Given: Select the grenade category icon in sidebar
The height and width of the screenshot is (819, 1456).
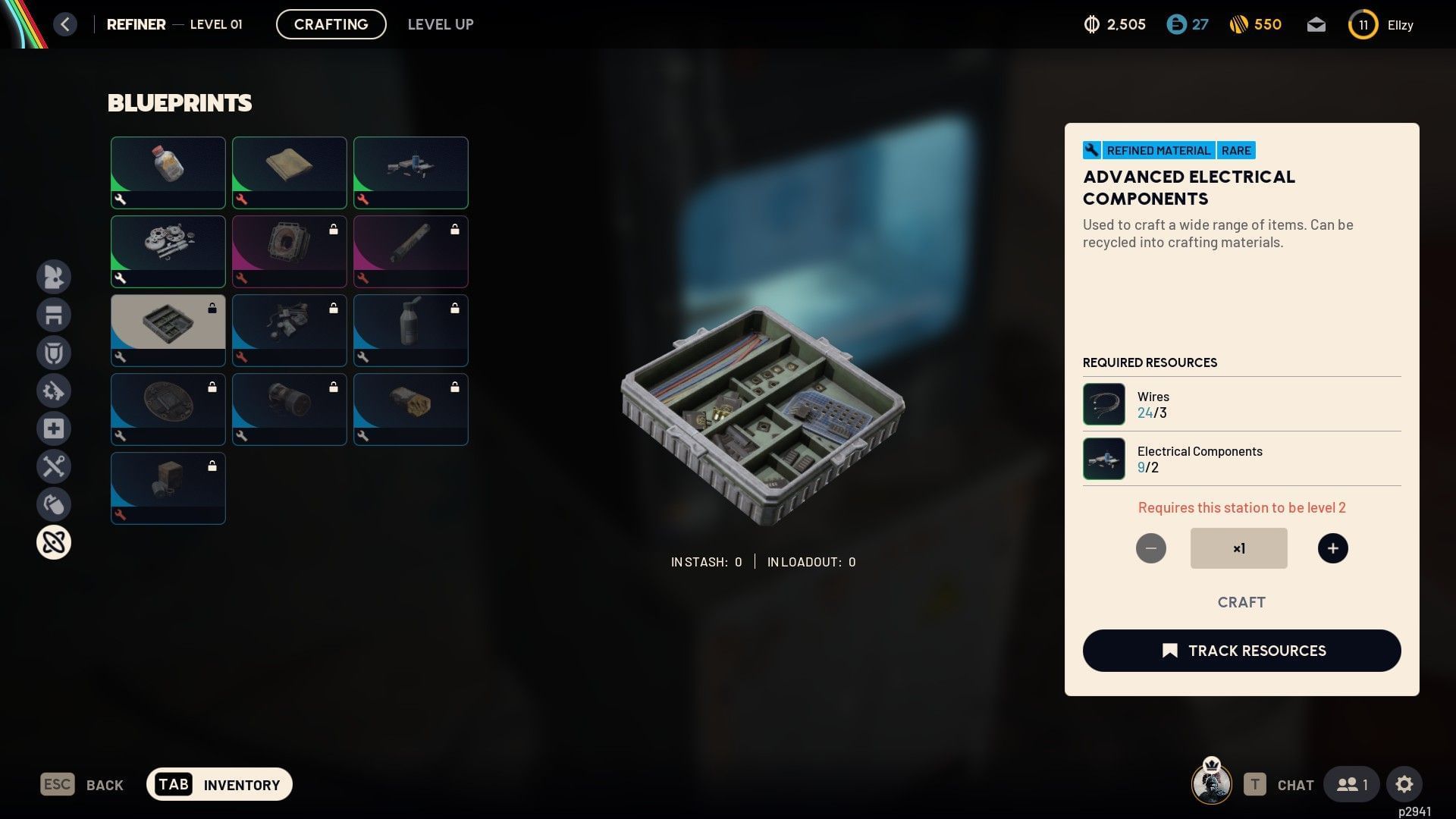Looking at the screenshot, I should [54, 504].
